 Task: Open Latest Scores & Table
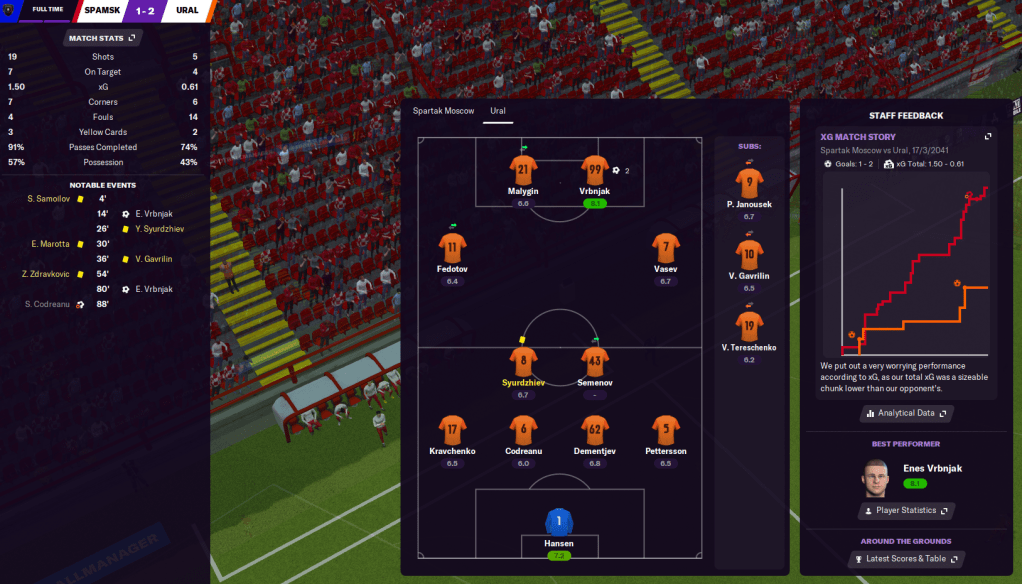[906, 559]
